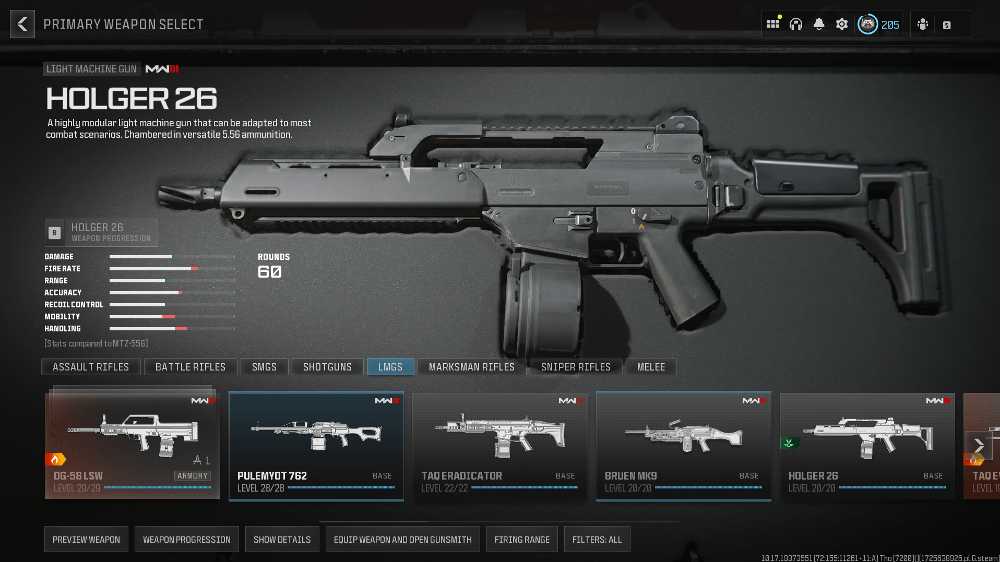This screenshot has width=1000, height=562.
Task: Click the Preview Weapon button
Action: [86, 540]
